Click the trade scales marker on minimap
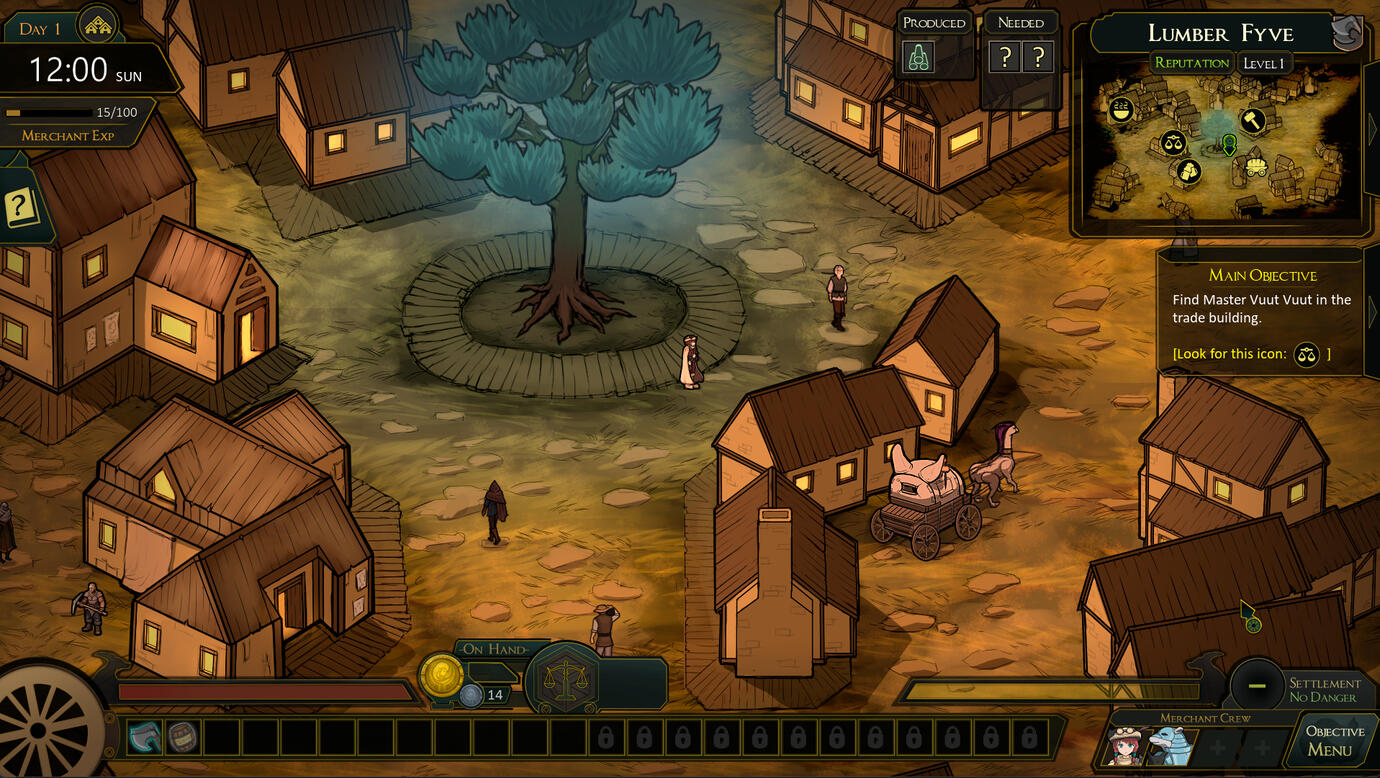1380x778 pixels. [x=1173, y=142]
